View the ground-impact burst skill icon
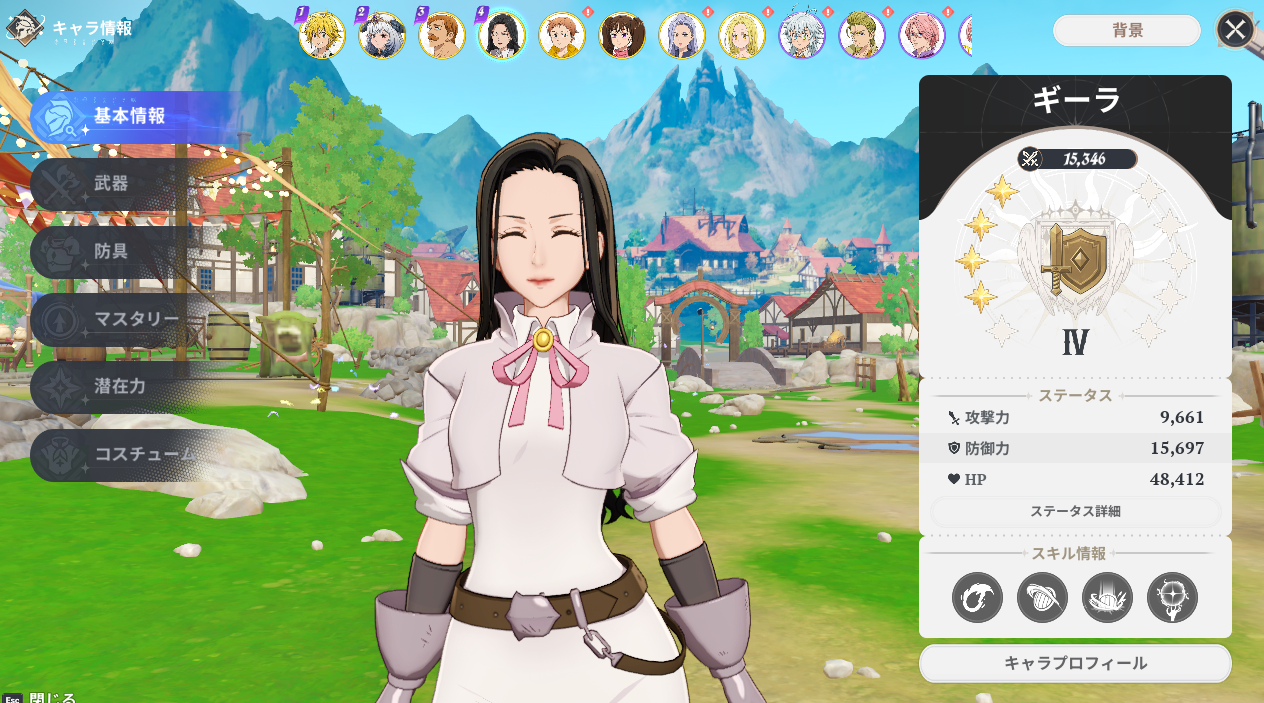The width and height of the screenshot is (1264, 703). click(x=1107, y=597)
